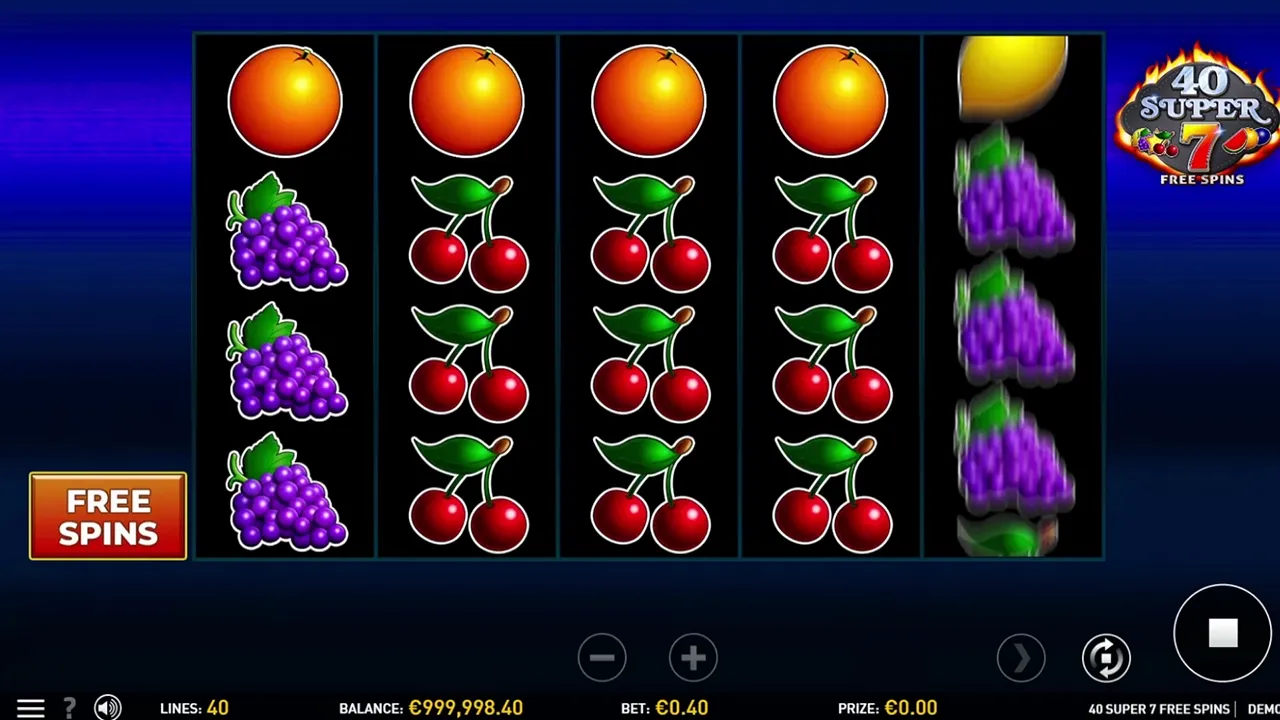Stop the reels with the square button
Image resolution: width=1280 pixels, height=720 pixels.
click(x=1222, y=633)
